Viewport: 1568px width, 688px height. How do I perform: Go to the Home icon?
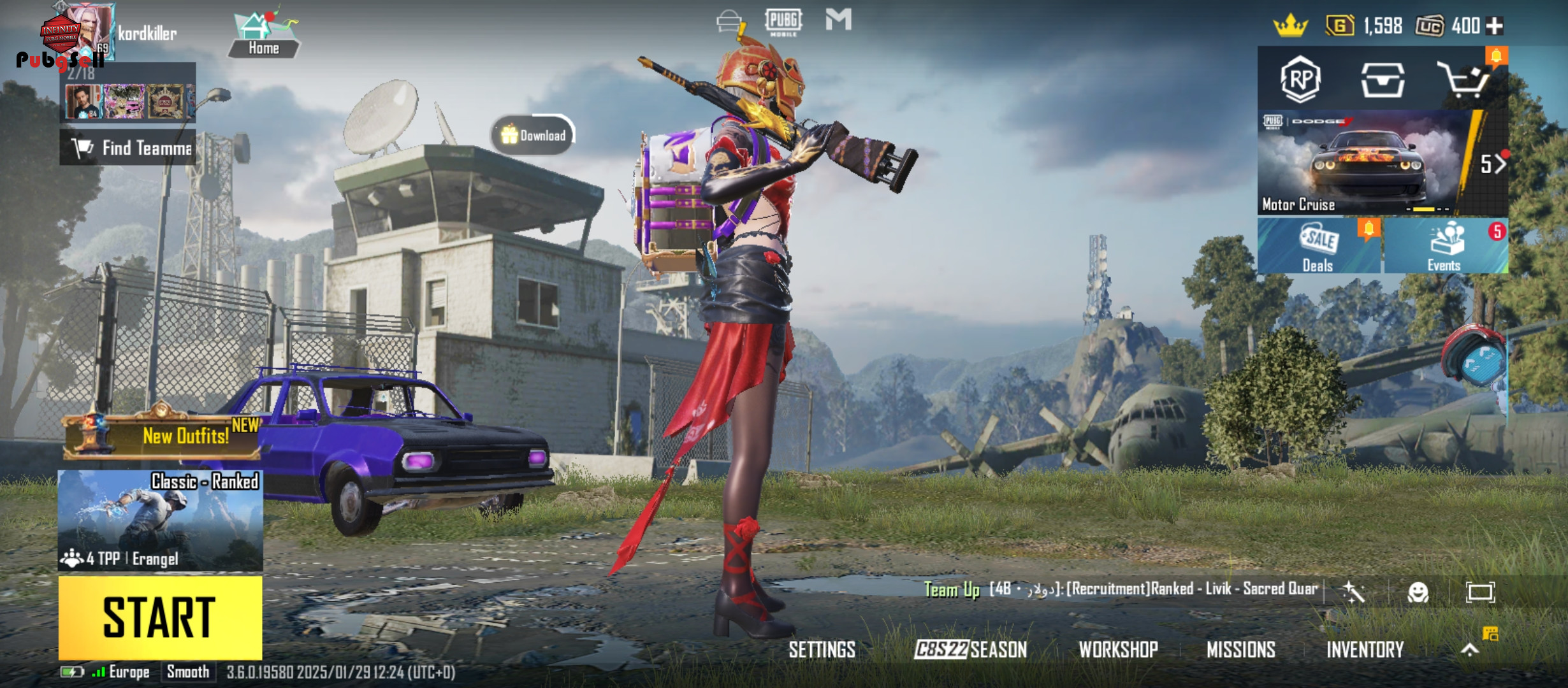[263, 35]
